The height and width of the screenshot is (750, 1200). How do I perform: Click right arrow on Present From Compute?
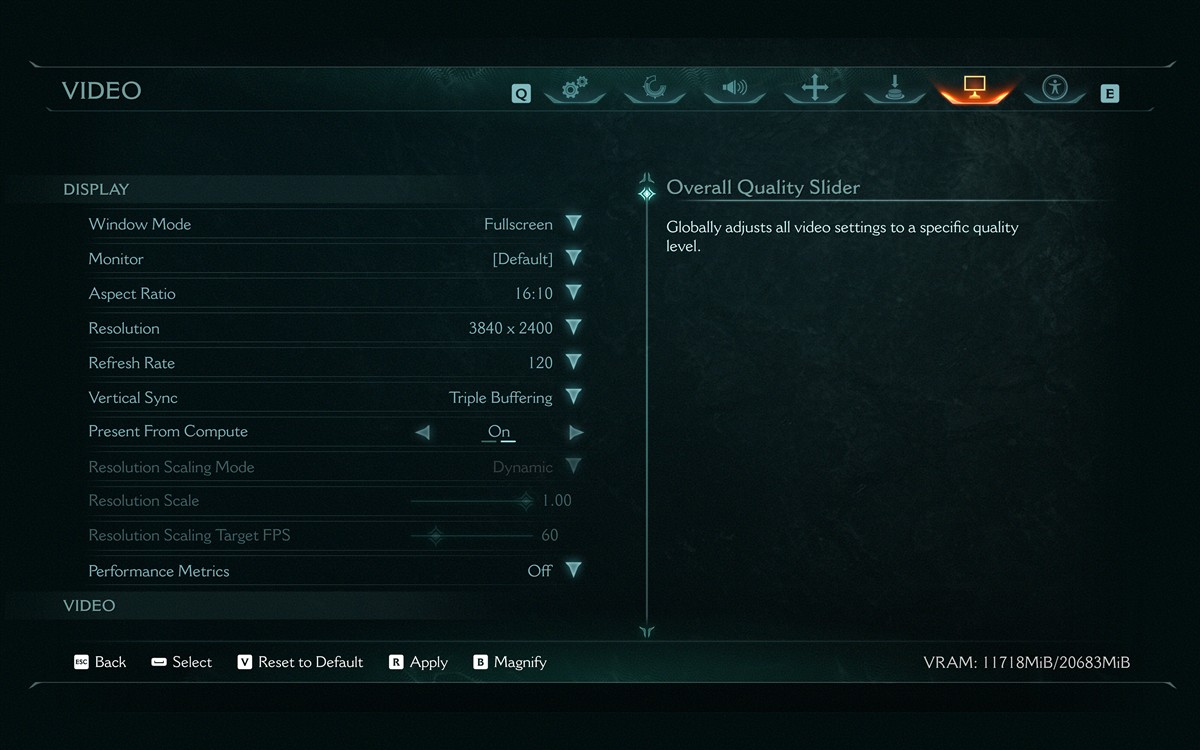pos(576,432)
